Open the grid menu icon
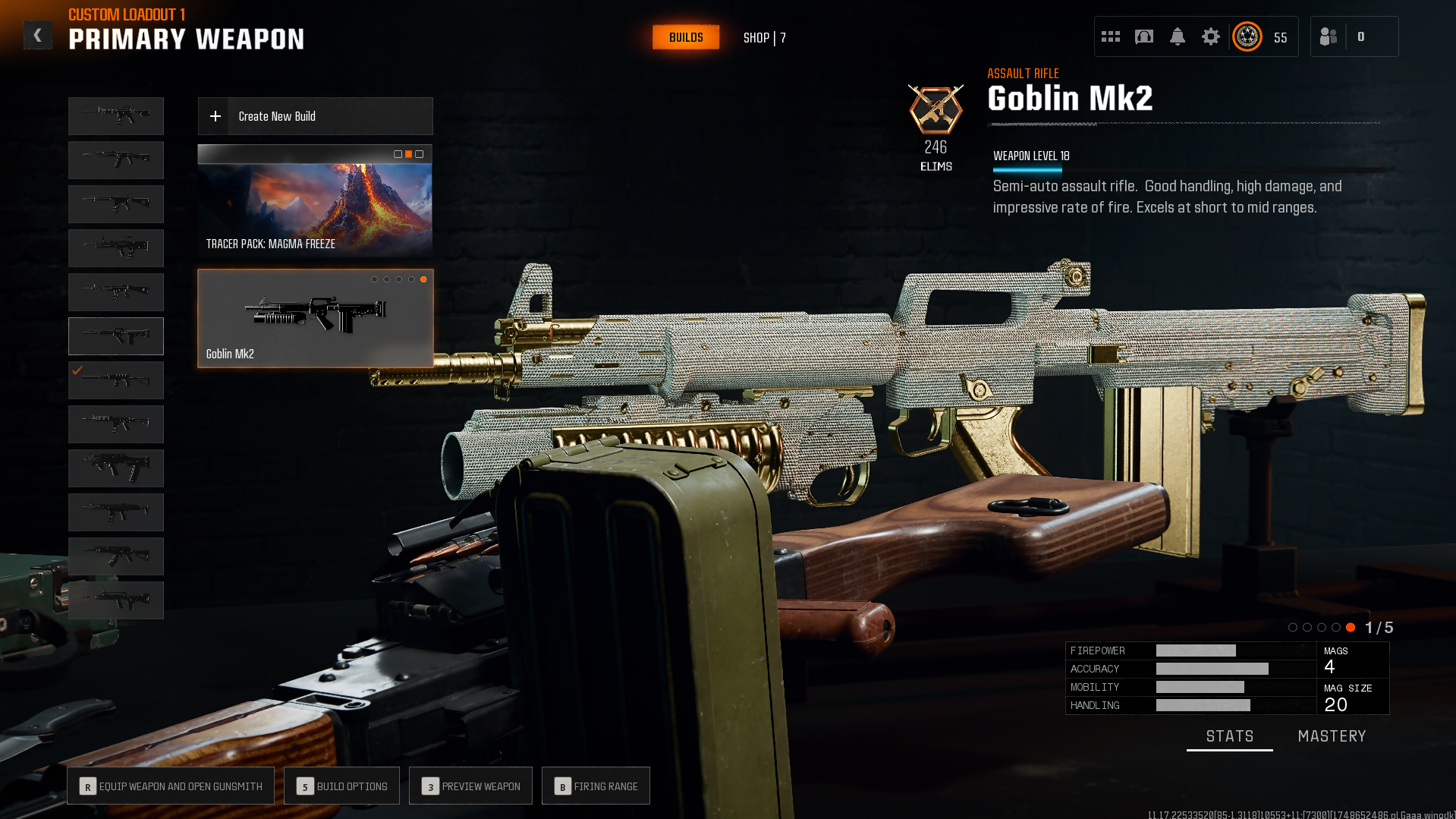 tap(1110, 36)
